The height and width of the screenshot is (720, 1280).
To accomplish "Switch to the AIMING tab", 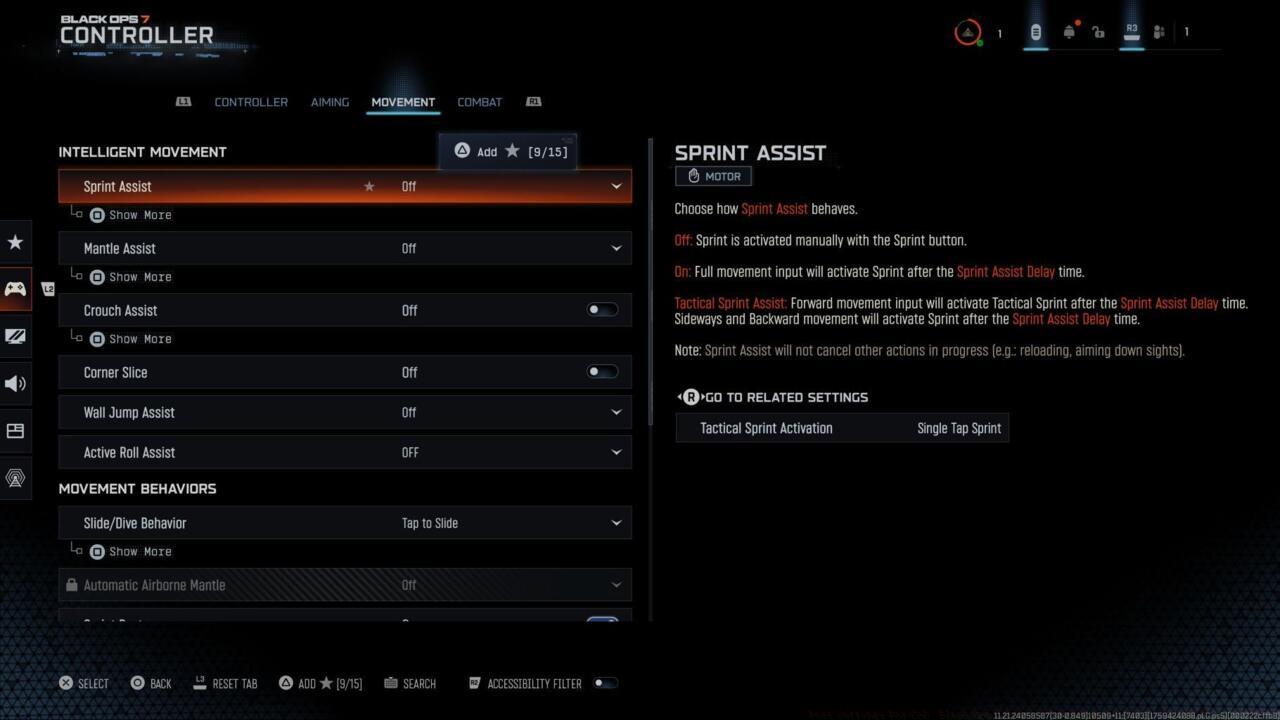I will [330, 101].
